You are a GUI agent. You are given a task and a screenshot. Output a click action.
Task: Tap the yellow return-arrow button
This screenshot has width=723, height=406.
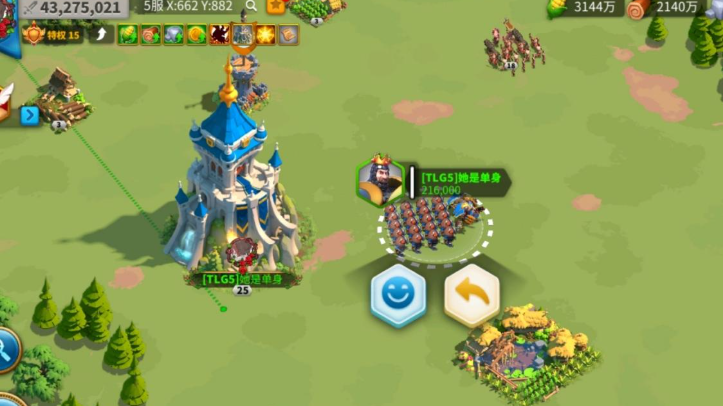click(x=471, y=296)
